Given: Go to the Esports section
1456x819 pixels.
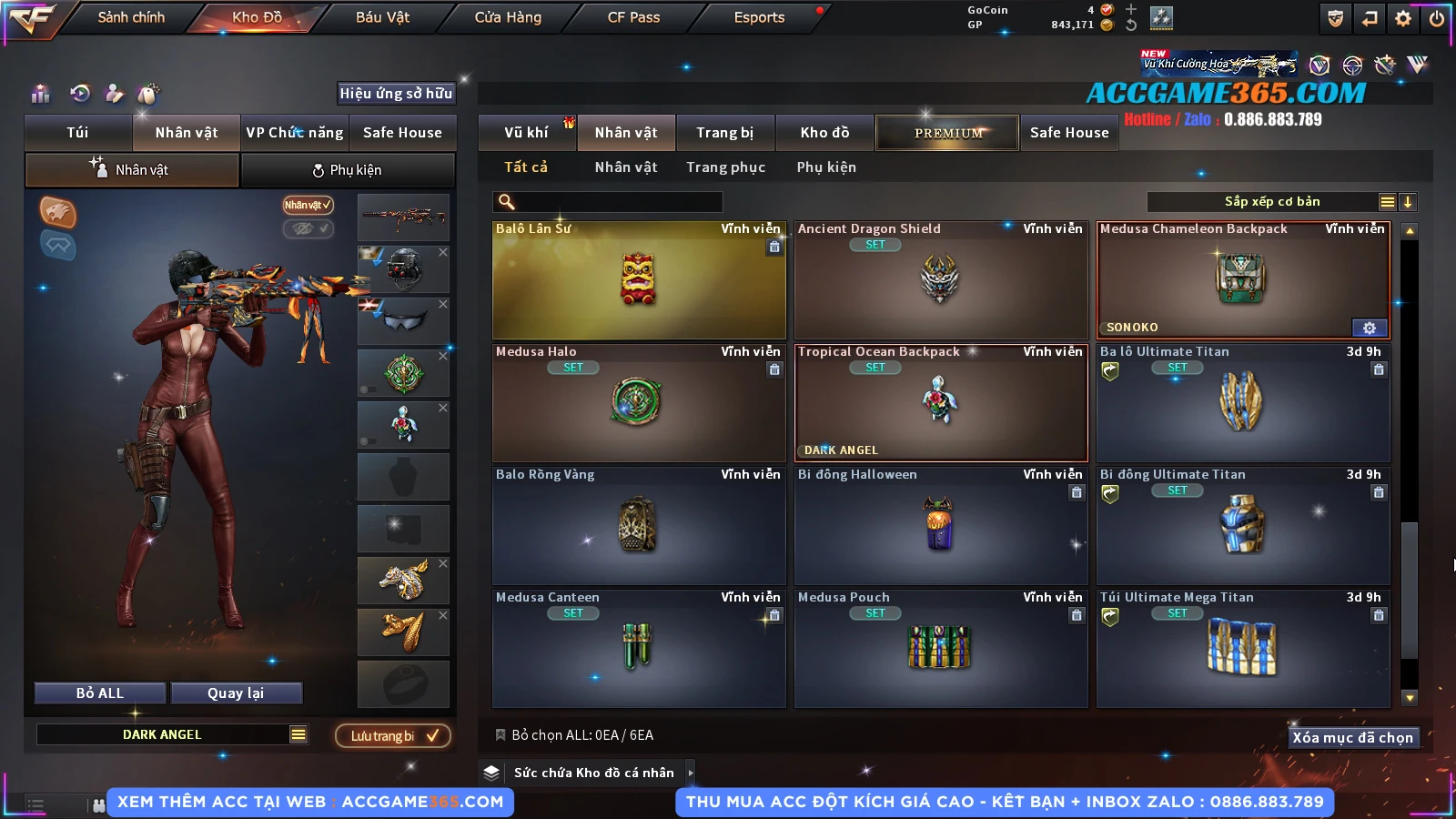Looking at the screenshot, I should pyautogui.click(x=759, y=17).
